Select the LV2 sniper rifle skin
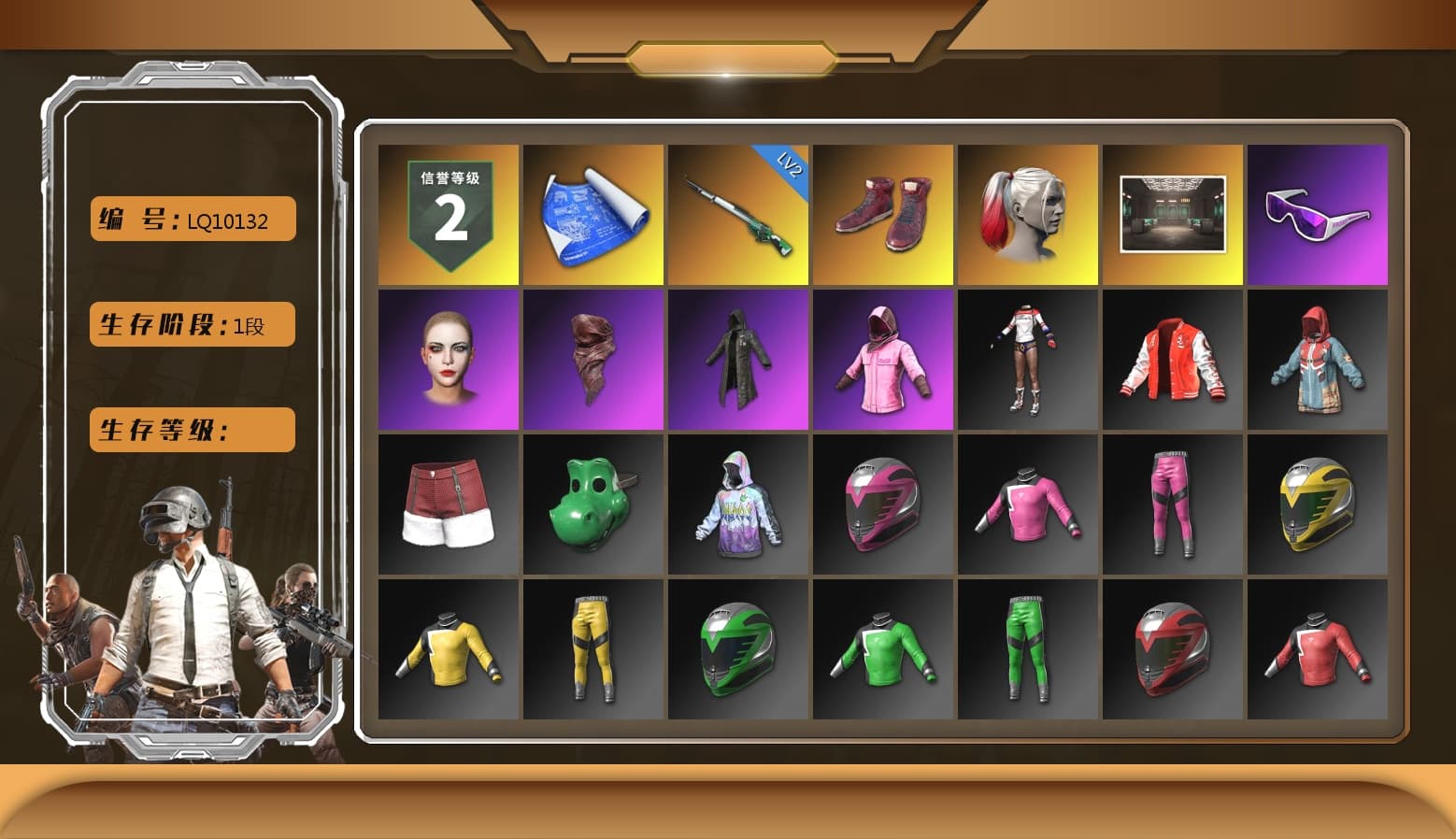Viewport: 1456px width, 839px height. [x=737, y=213]
